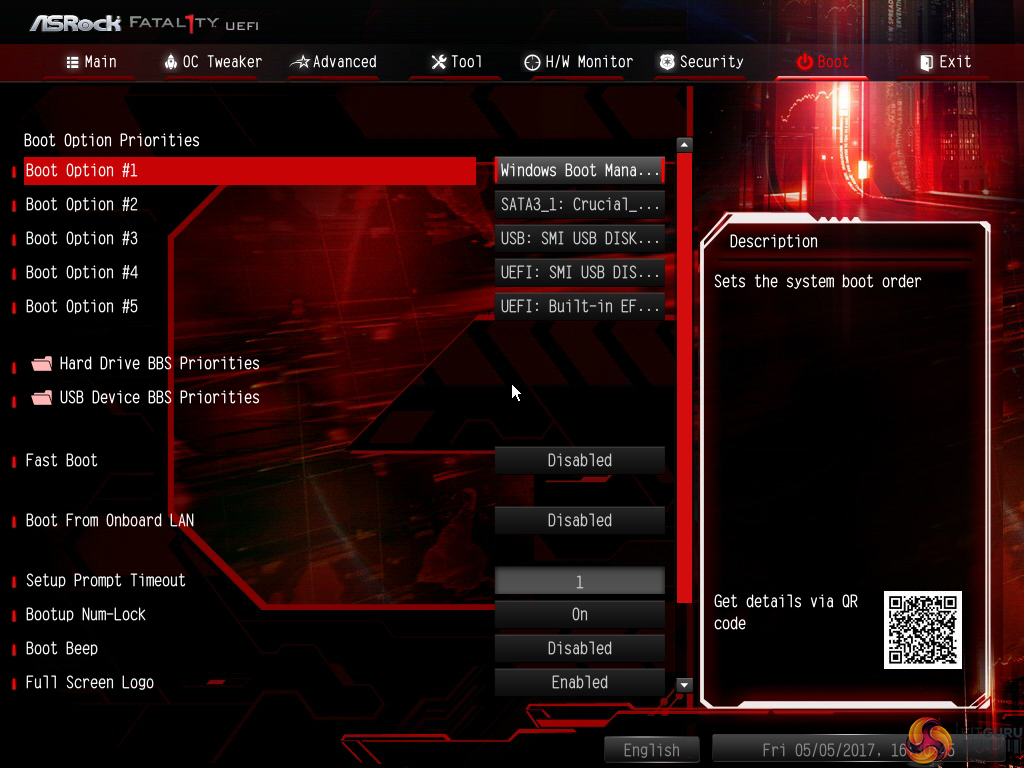Go to the Advanced tab

pyautogui.click(x=333, y=62)
